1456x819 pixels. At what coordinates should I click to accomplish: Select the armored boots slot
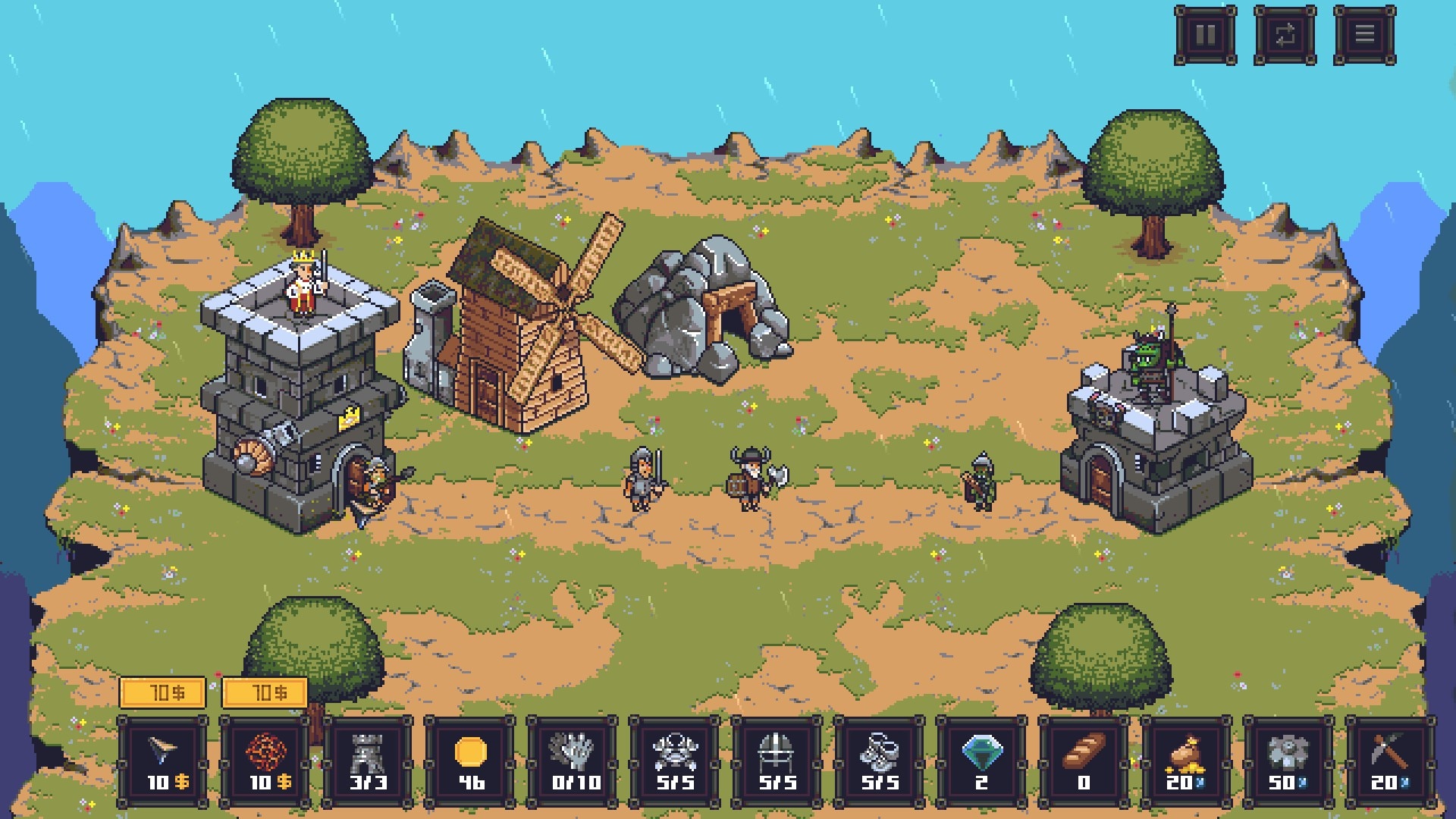point(880,761)
